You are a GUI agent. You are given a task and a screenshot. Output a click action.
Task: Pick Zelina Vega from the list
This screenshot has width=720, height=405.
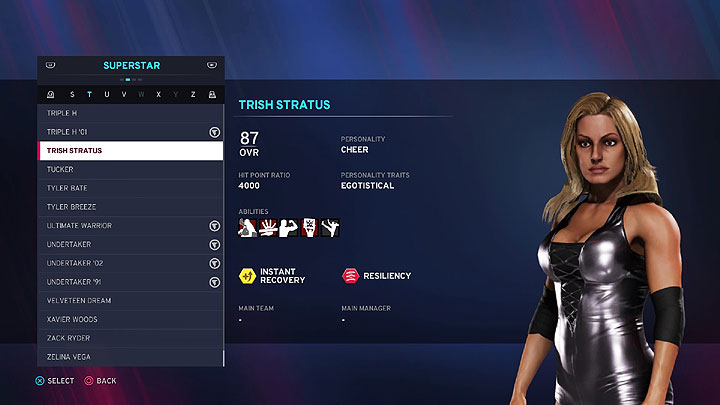click(130, 357)
